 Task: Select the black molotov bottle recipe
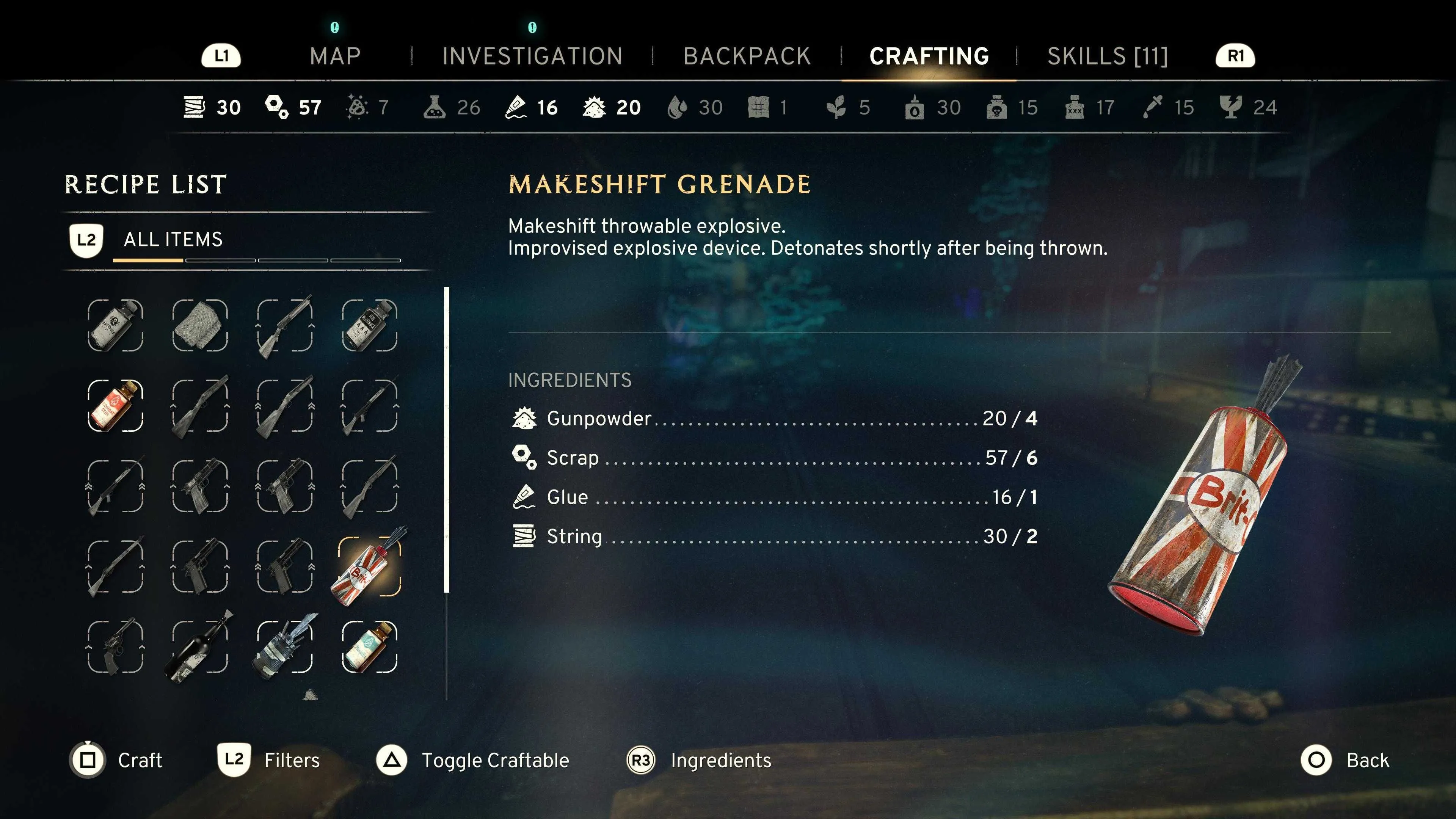pos(200,646)
